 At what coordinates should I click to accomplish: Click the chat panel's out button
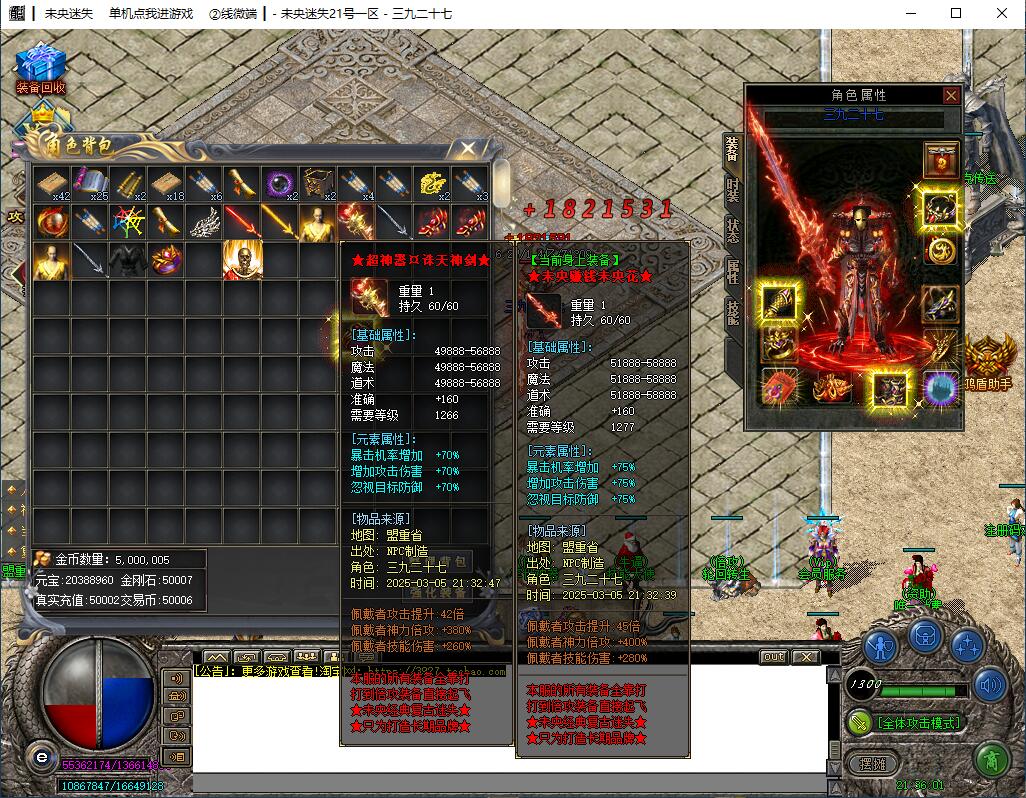point(773,657)
